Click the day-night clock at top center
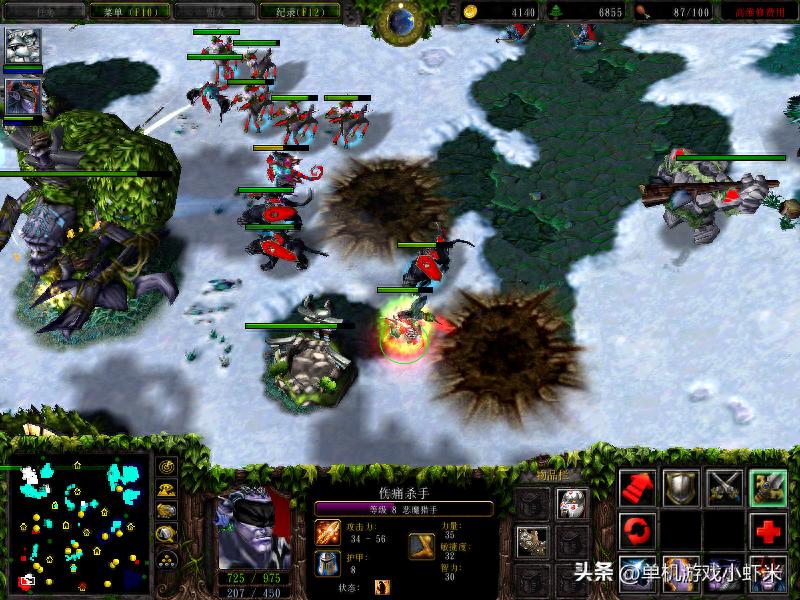 pyautogui.click(x=402, y=18)
